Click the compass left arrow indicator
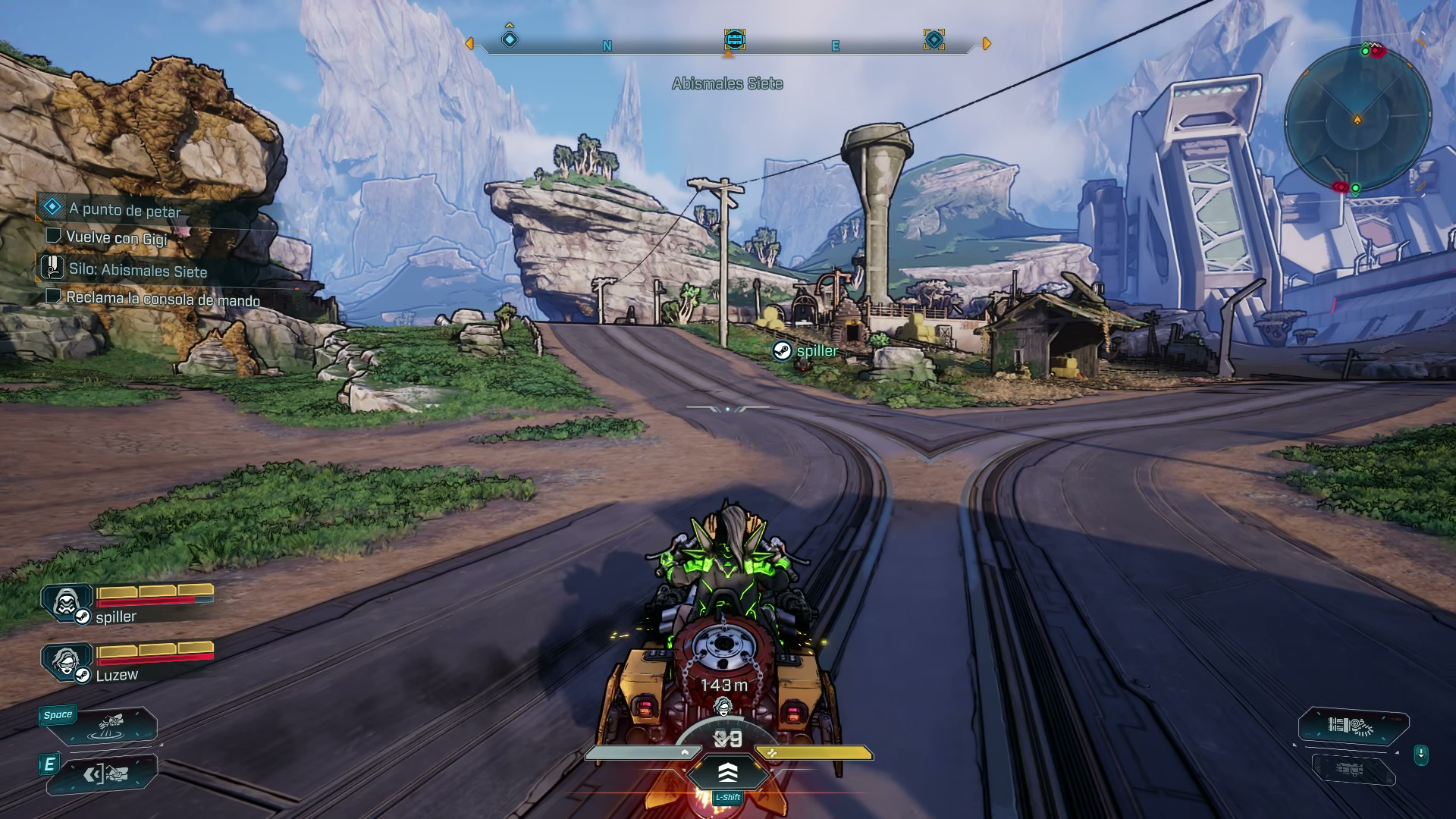 tap(469, 44)
